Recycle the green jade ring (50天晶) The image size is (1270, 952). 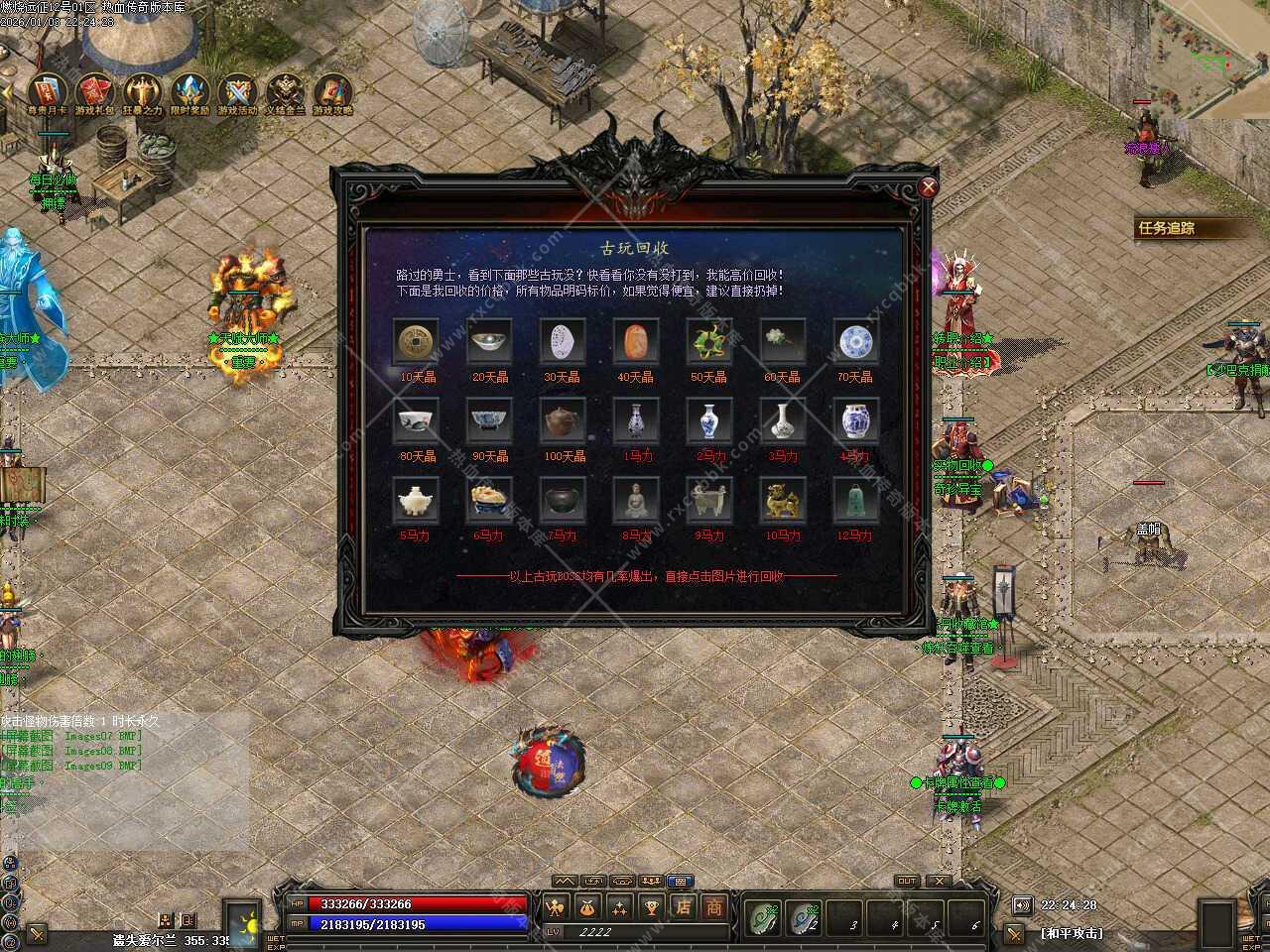coord(709,342)
